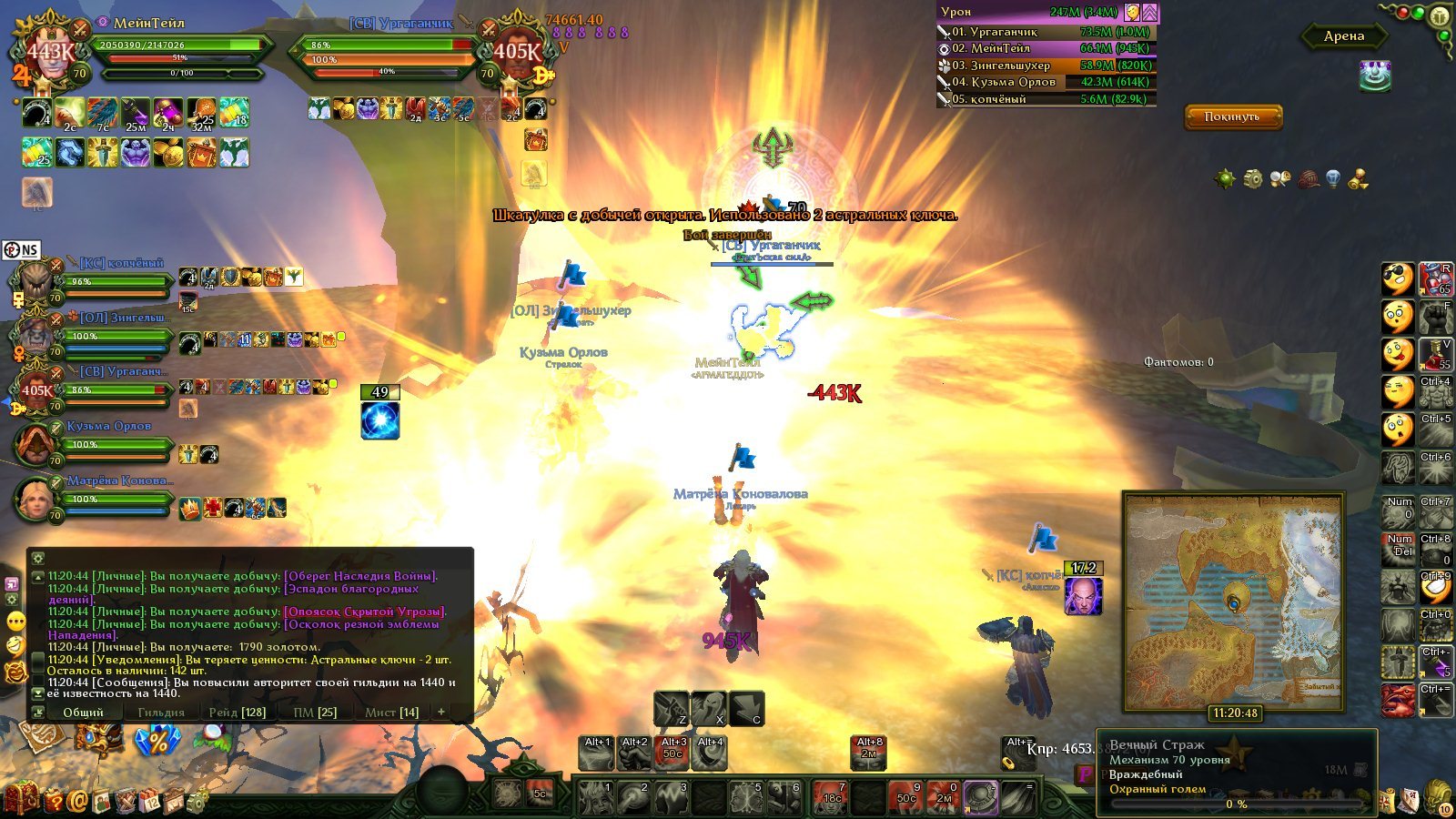The height and width of the screenshot is (819, 1456).
Task: Select the Общий chat tab
Action: 83,712
